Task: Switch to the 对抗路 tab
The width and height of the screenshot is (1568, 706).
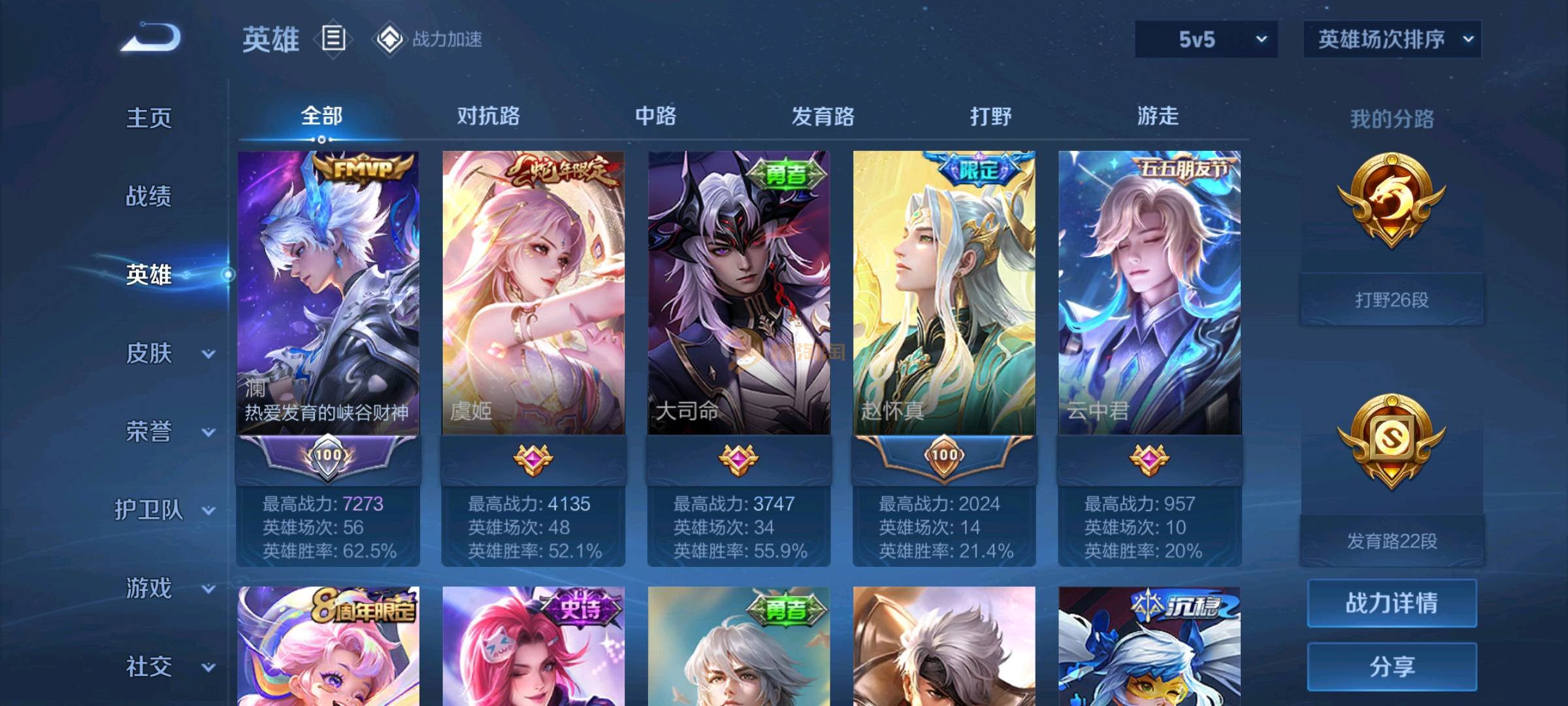Action: (488, 116)
